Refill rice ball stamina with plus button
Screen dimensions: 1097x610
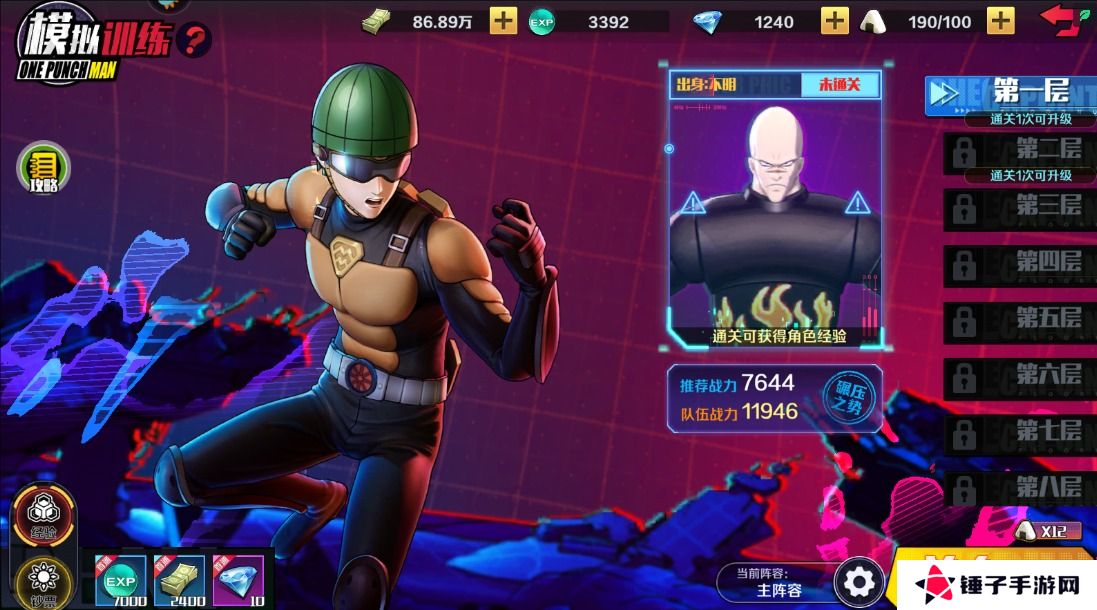tap(1000, 20)
